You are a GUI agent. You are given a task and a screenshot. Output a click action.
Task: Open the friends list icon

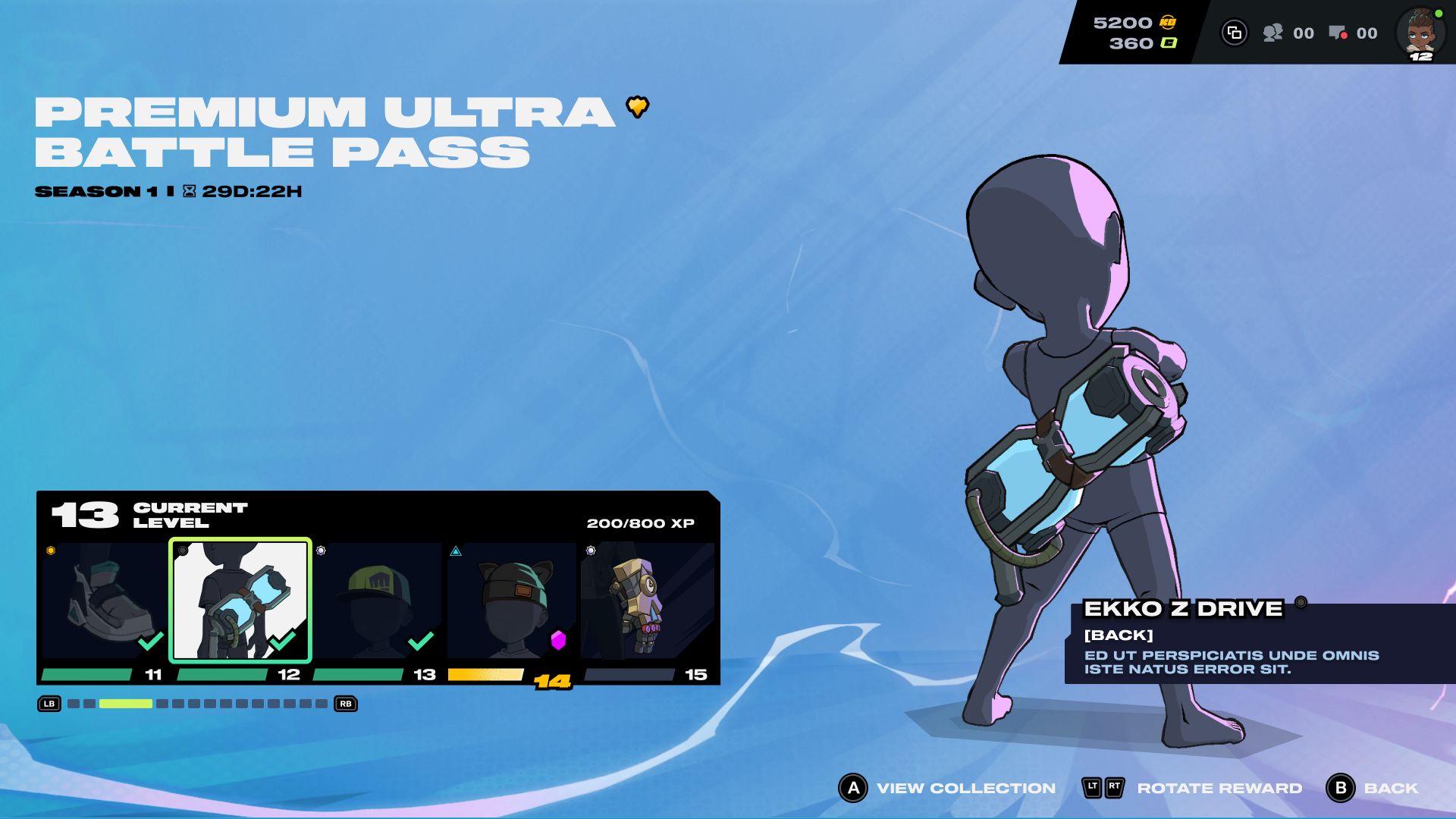pyautogui.click(x=1272, y=33)
